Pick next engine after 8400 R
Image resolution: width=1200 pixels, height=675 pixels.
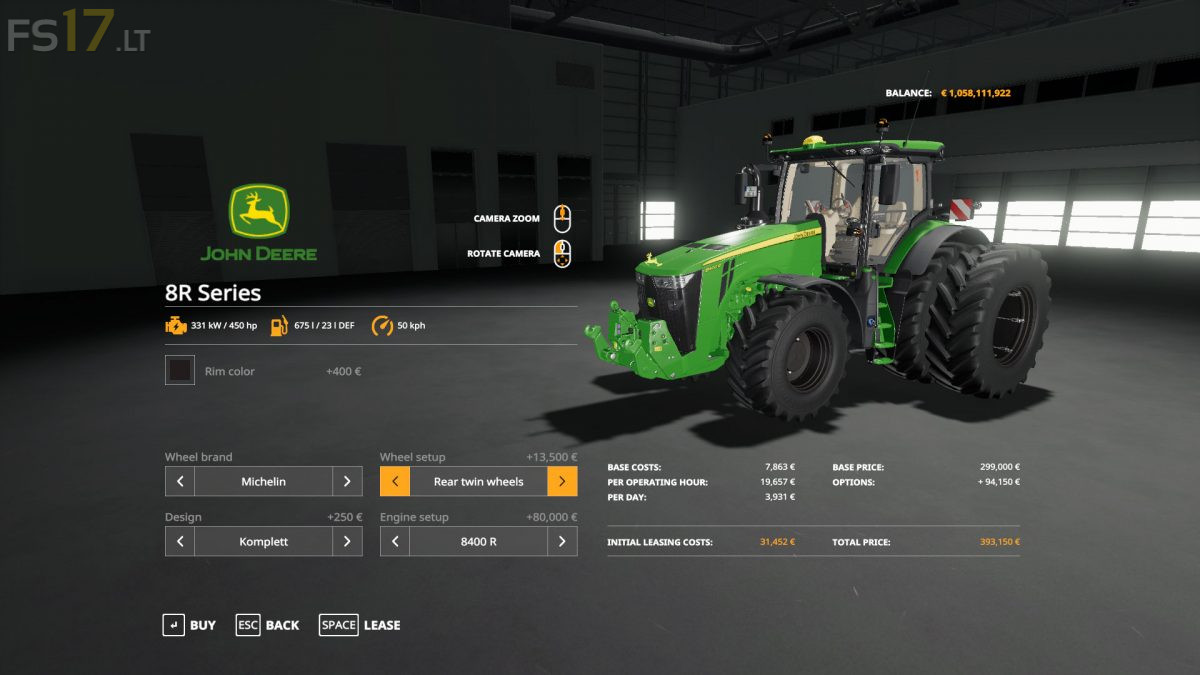(x=562, y=541)
